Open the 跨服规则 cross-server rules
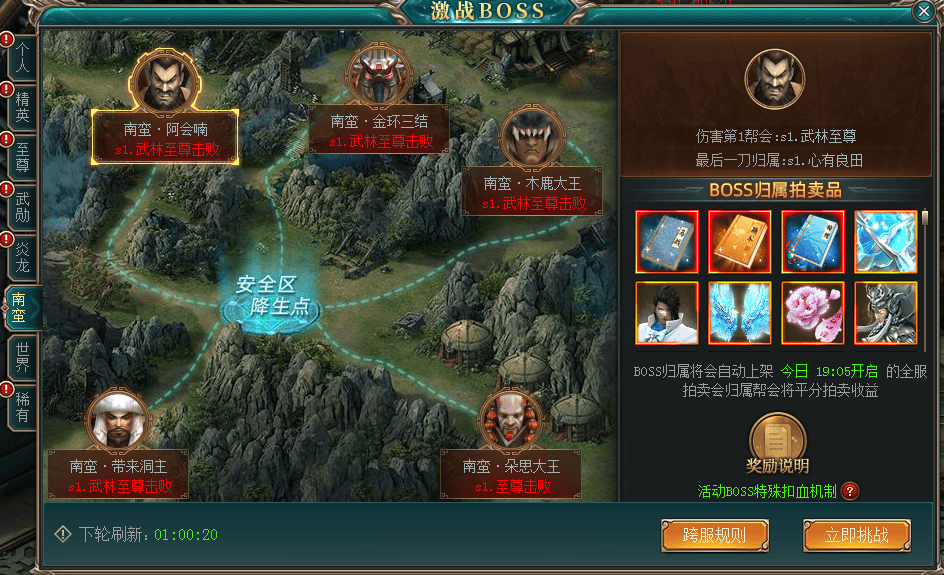Image resolution: width=944 pixels, height=575 pixels. pos(714,535)
